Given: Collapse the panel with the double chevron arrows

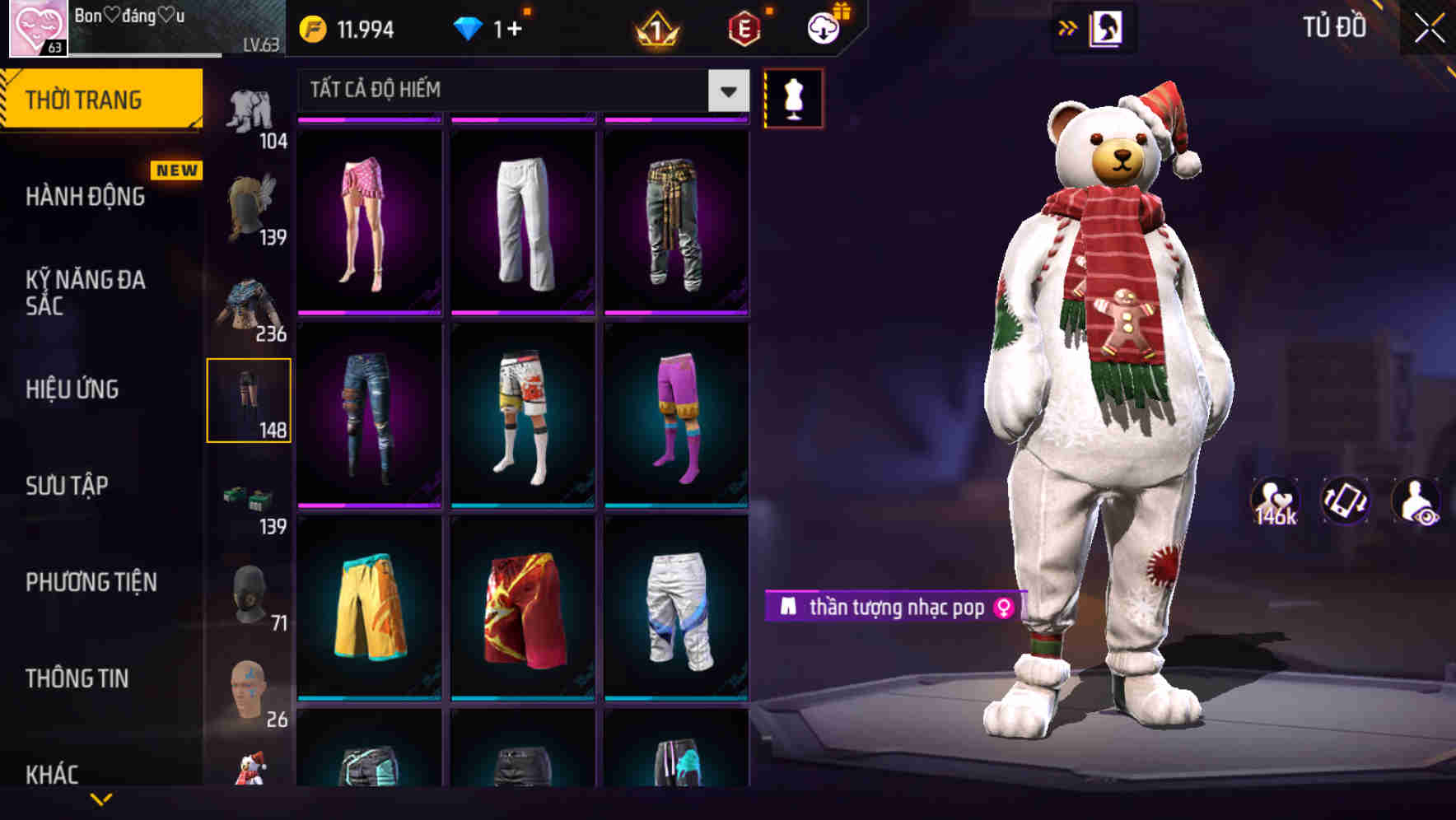Looking at the screenshot, I should click(1068, 26).
